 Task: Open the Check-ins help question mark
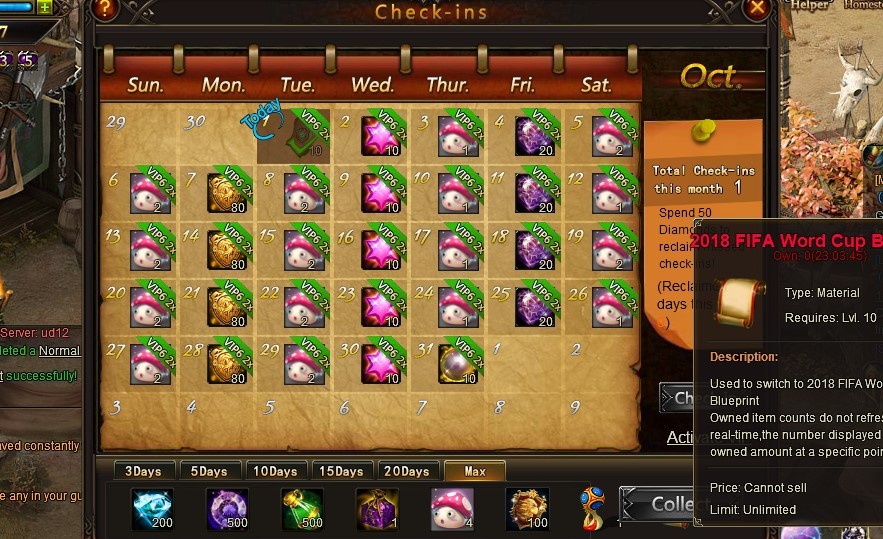pos(105,10)
